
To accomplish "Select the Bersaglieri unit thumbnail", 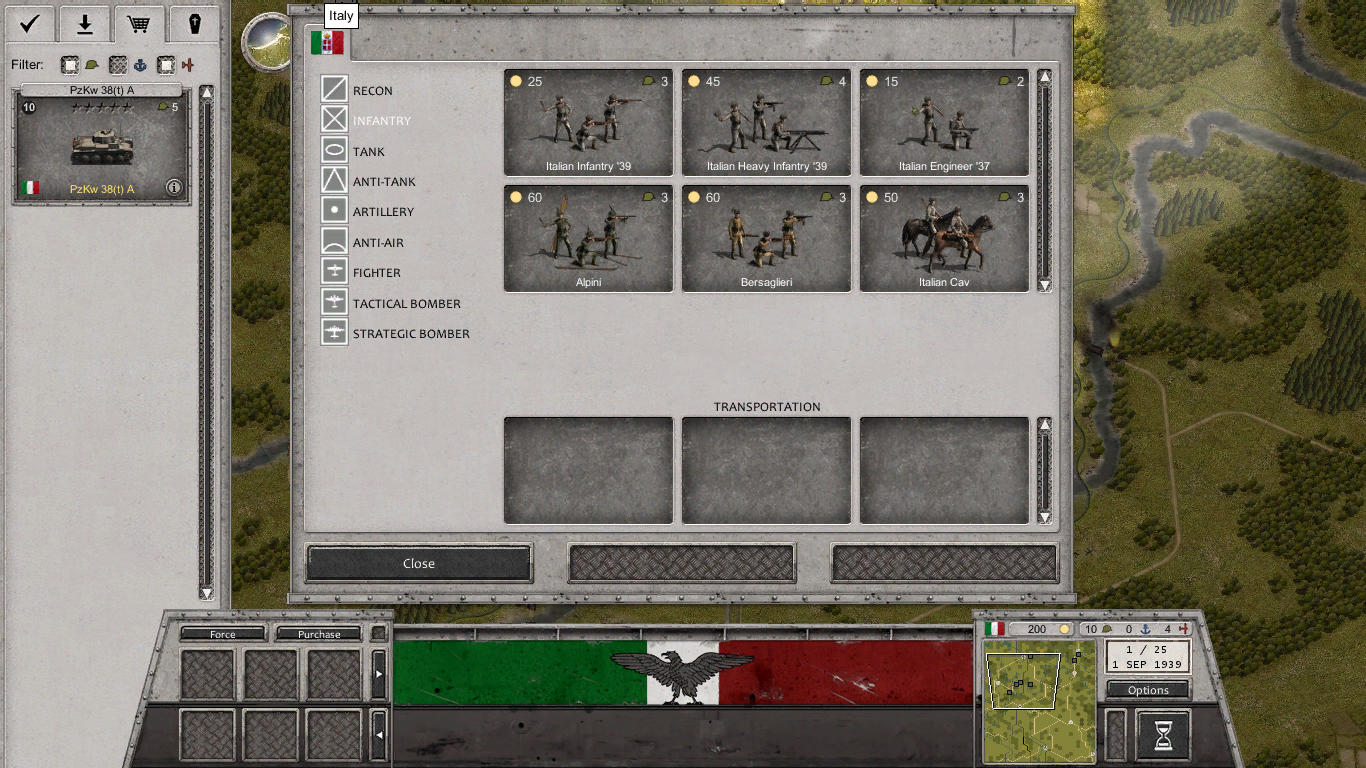I will (x=765, y=238).
